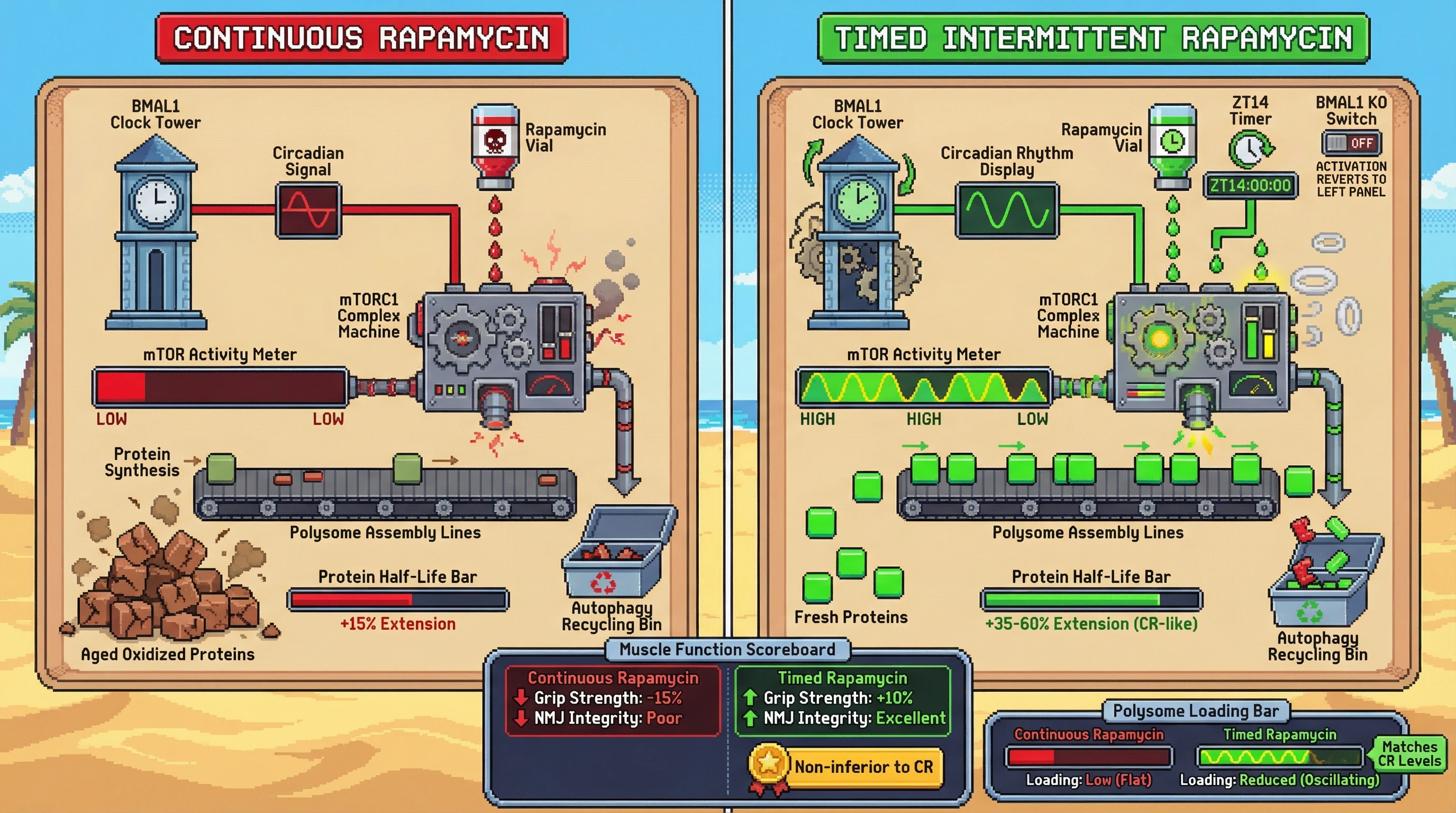Open the Polysome Loading Bar header
Image resolution: width=1456 pixels, height=813 pixels.
click(1196, 711)
